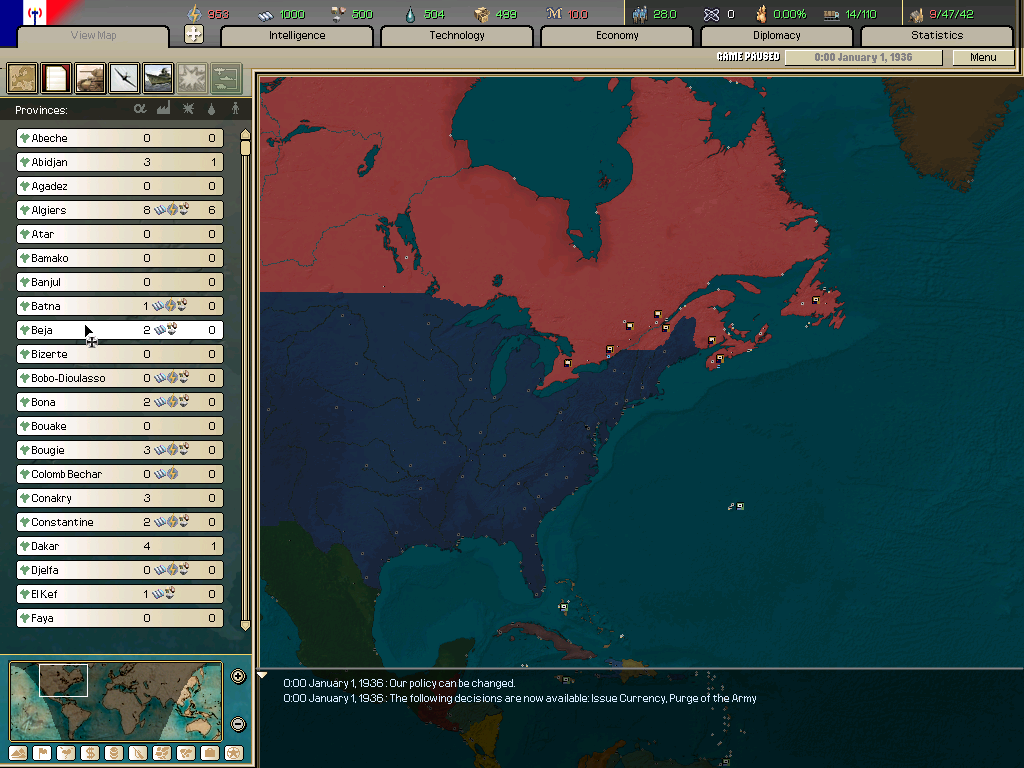Image resolution: width=1024 pixels, height=768 pixels.
Task: Click the tank land units list icon
Action: coord(90,77)
